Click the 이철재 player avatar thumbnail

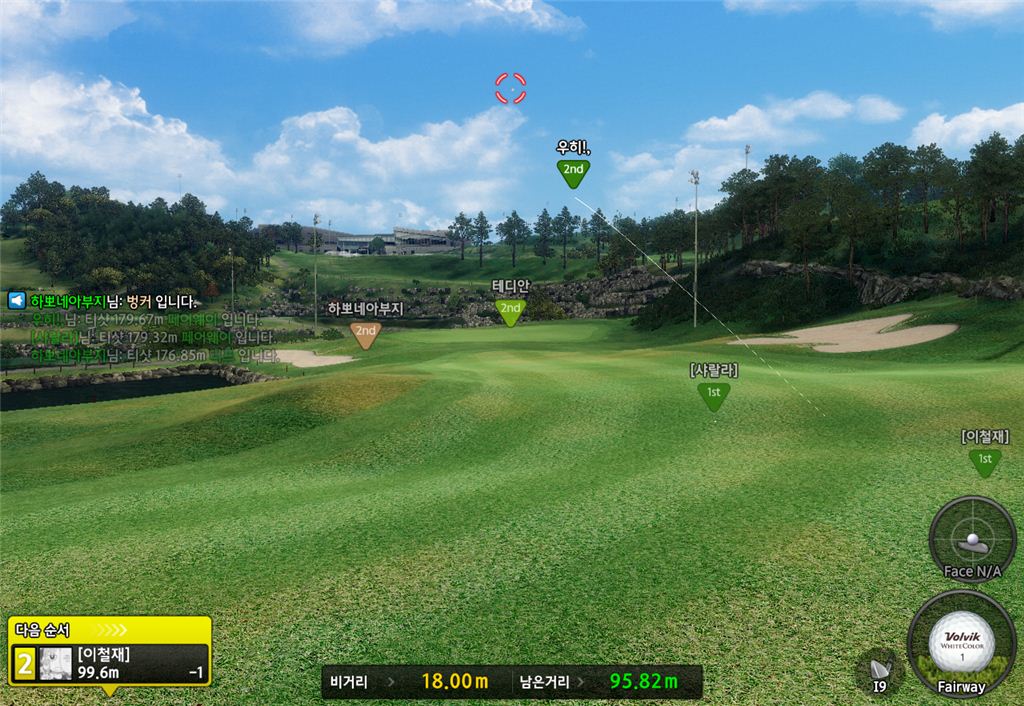click(55, 665)
